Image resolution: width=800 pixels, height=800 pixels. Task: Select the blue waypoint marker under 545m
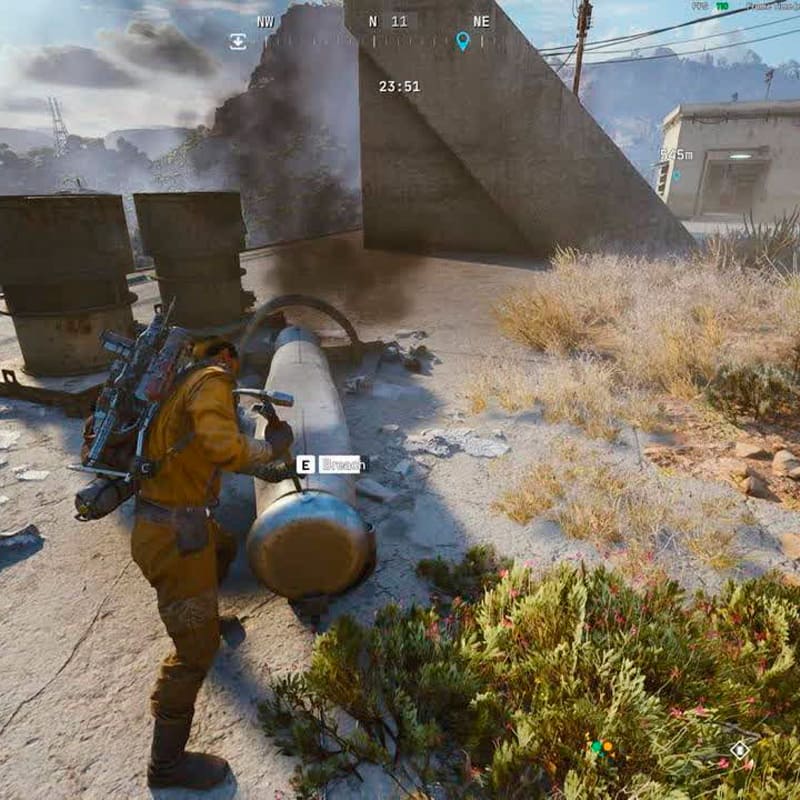(675, 176)
